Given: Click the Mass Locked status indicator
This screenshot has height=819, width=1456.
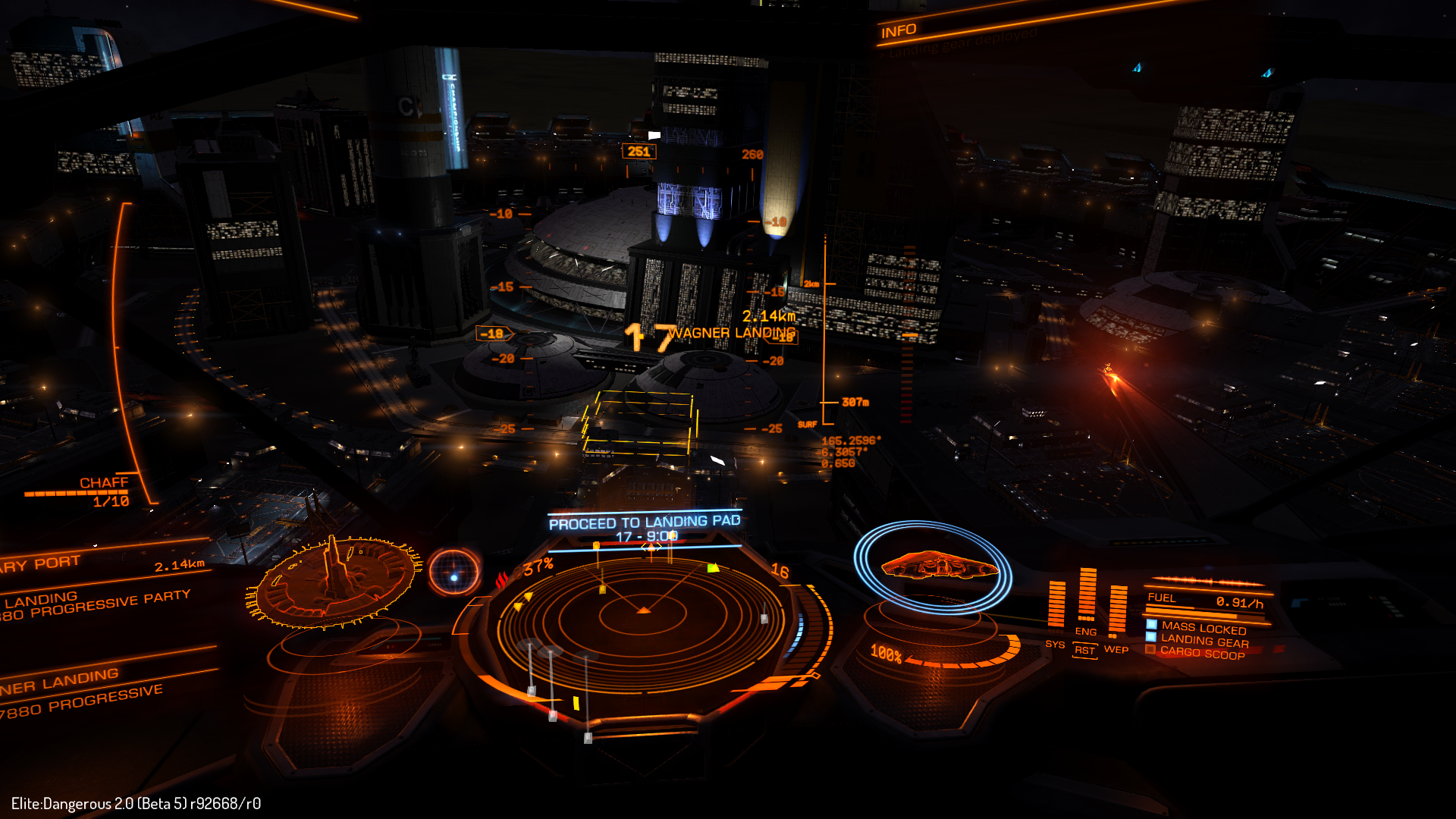Looking at the screenshot, I should (x=1203, y=628).
